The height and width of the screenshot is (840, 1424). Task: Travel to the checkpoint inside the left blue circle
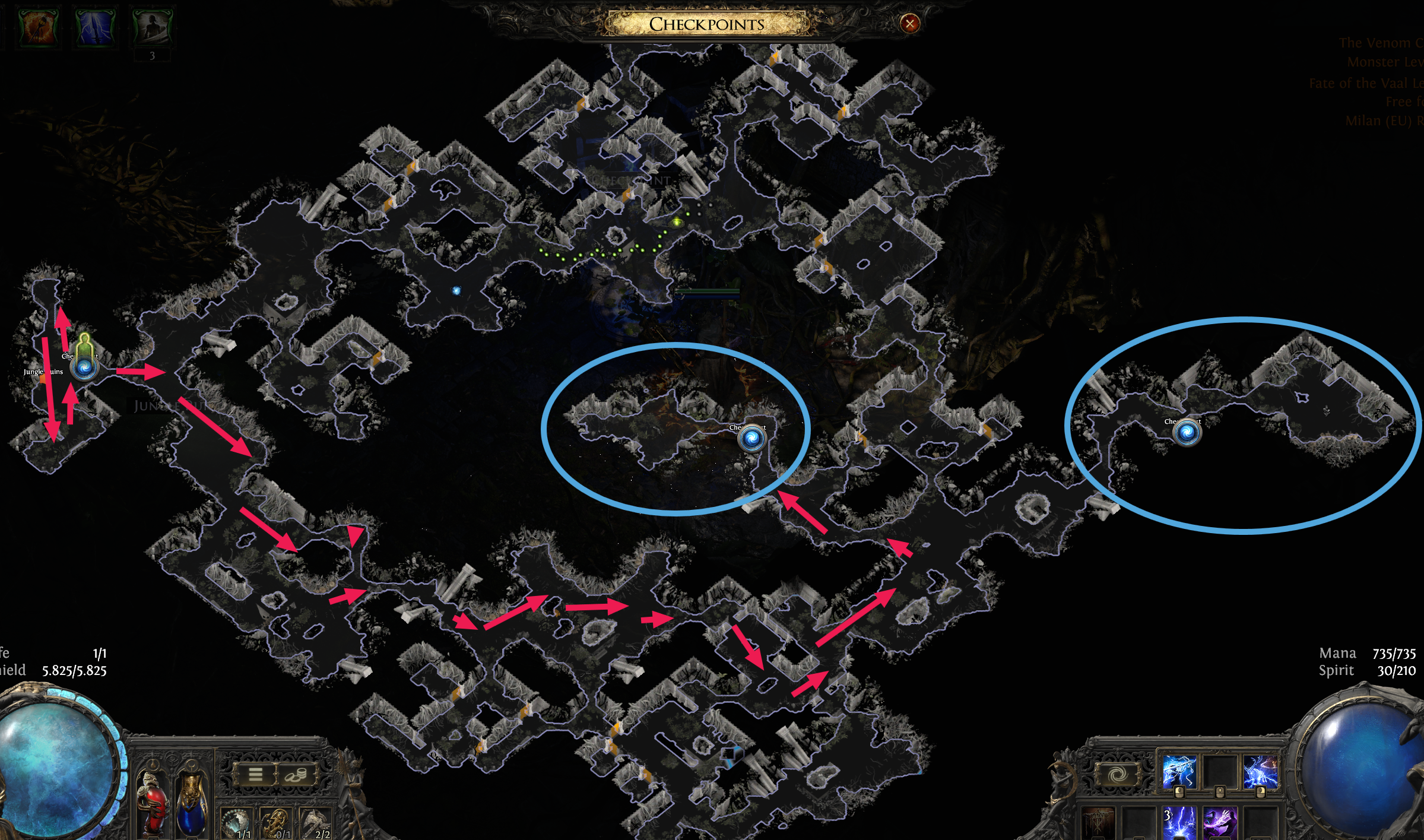[x=753, y=438]
